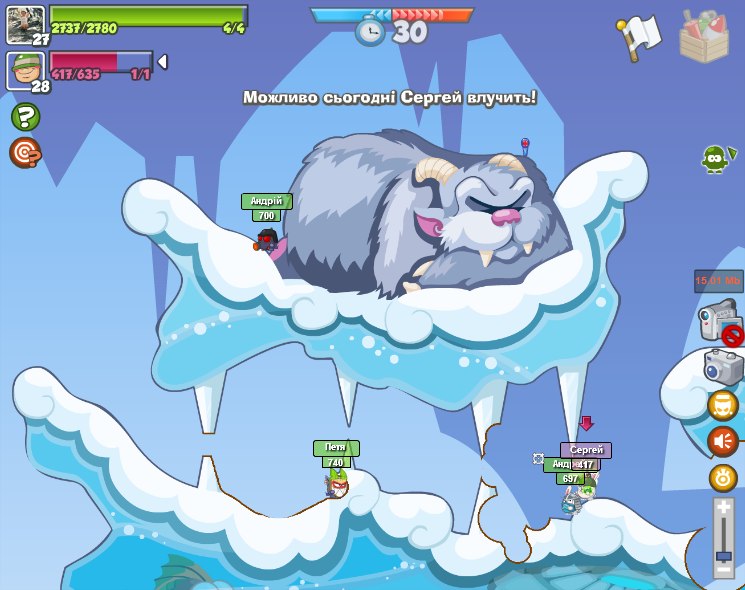
Task: Select the level 28 green-cap player avatar
Action: coord(26,72)
